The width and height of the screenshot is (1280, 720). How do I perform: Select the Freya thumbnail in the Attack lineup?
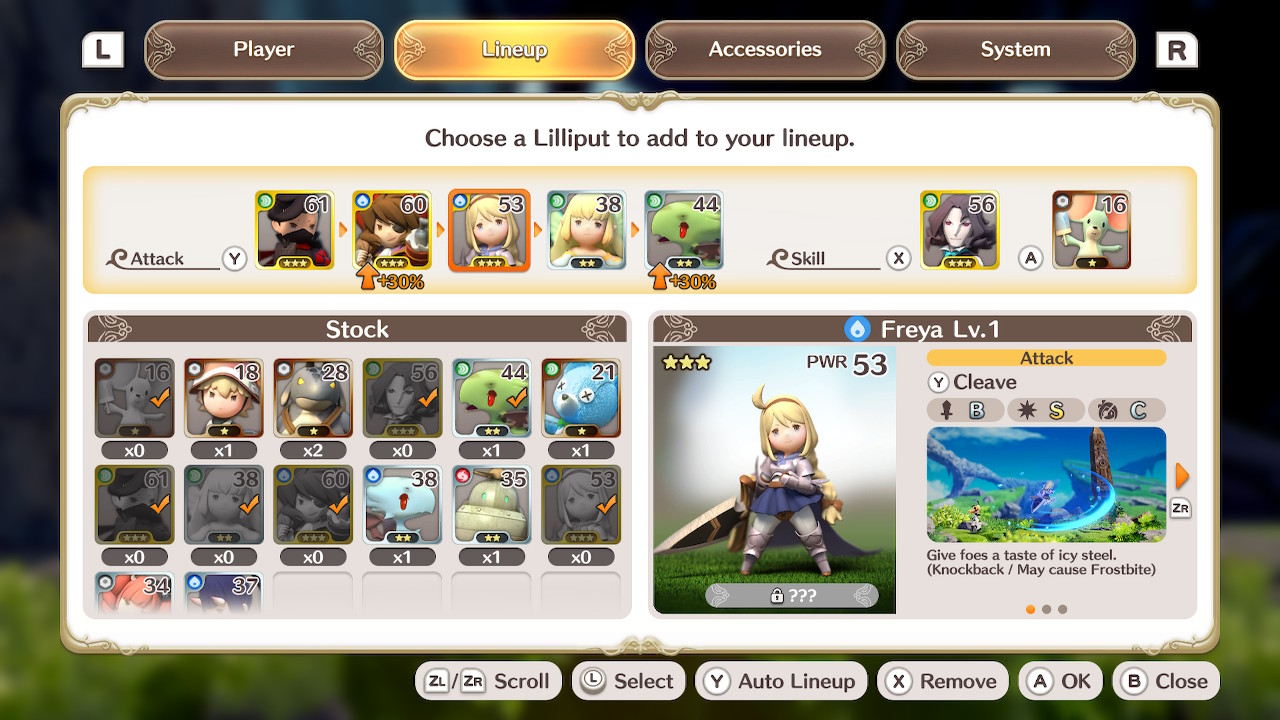coord(489,230)
